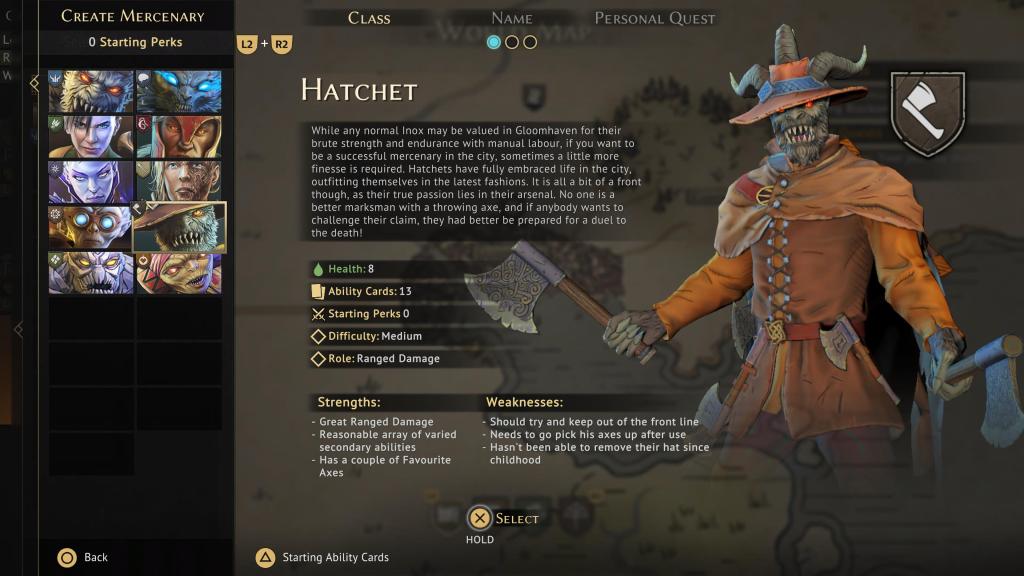
Task: Pick the dark-haired Scoundrel portrait
Action: [x=91, y=137]
